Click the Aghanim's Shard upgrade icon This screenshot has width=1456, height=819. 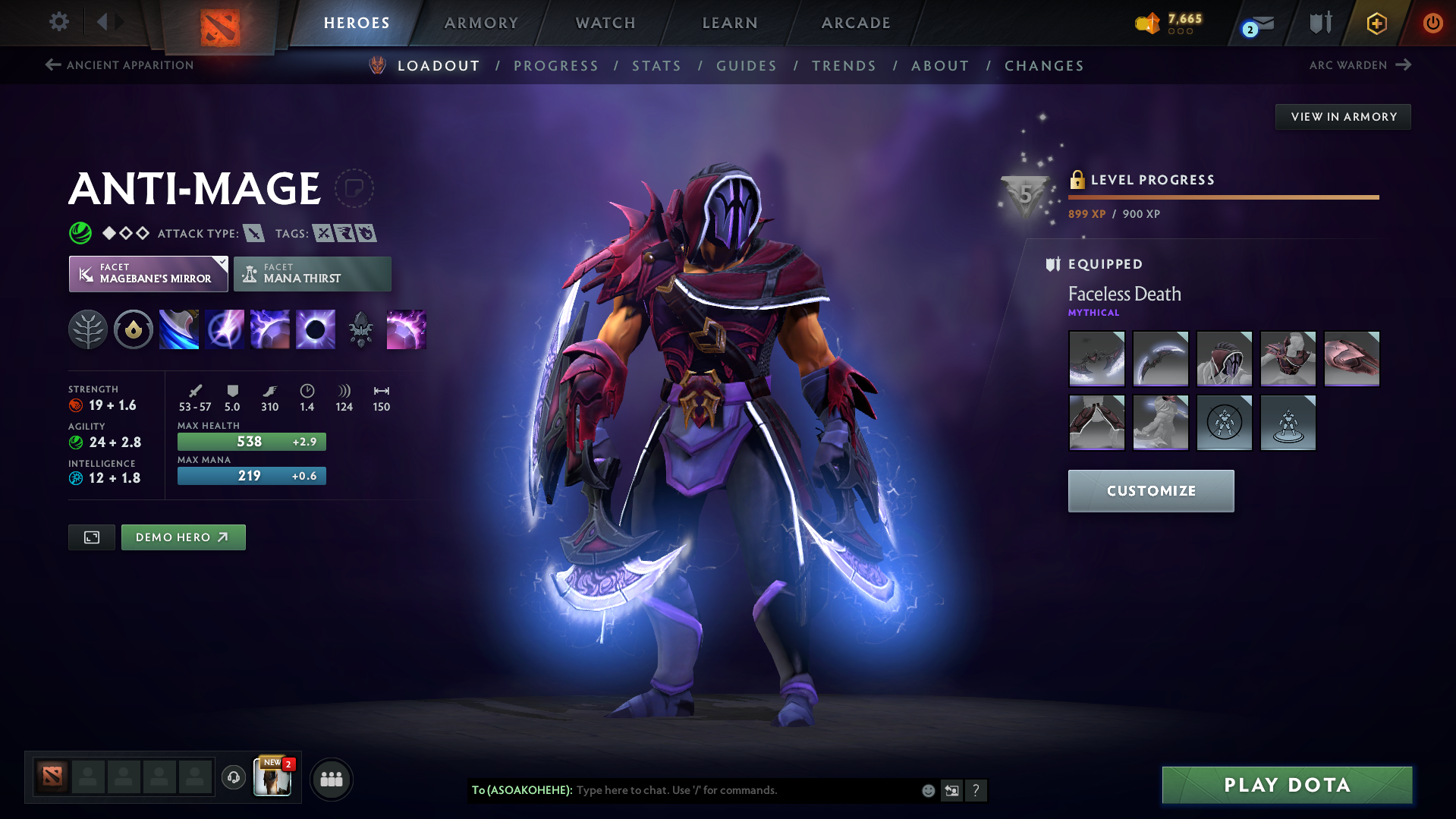tap(360, 329)
